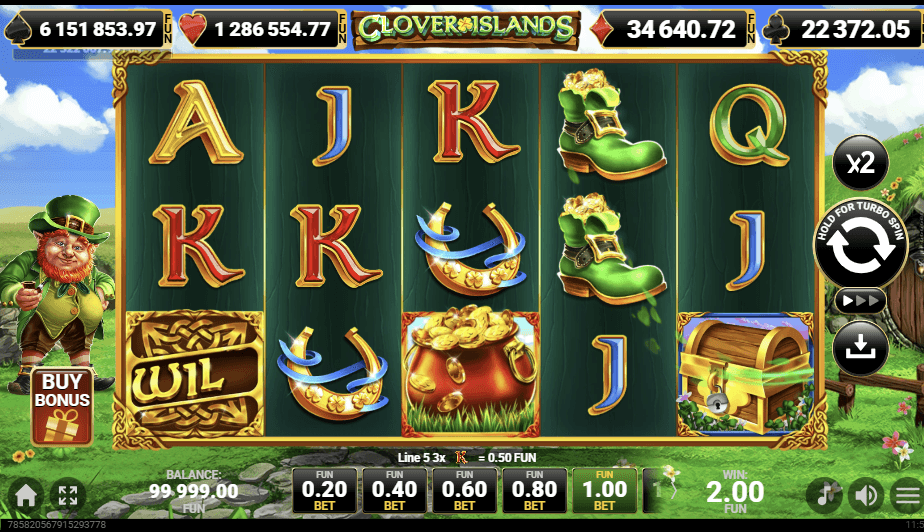The height and width of the screenshot is (532, 924).
Task: Toggle the triple-arrow spin speed control
Action: [x=860, y=301]
